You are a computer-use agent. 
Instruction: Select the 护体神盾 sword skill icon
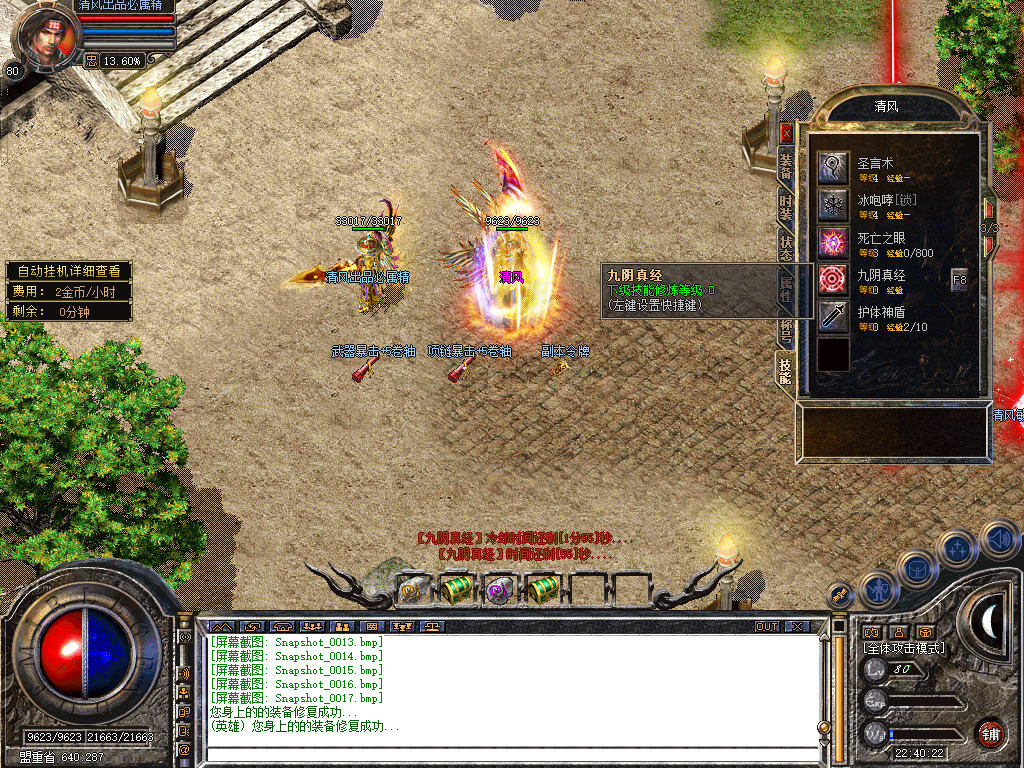[x=833, y=317]
